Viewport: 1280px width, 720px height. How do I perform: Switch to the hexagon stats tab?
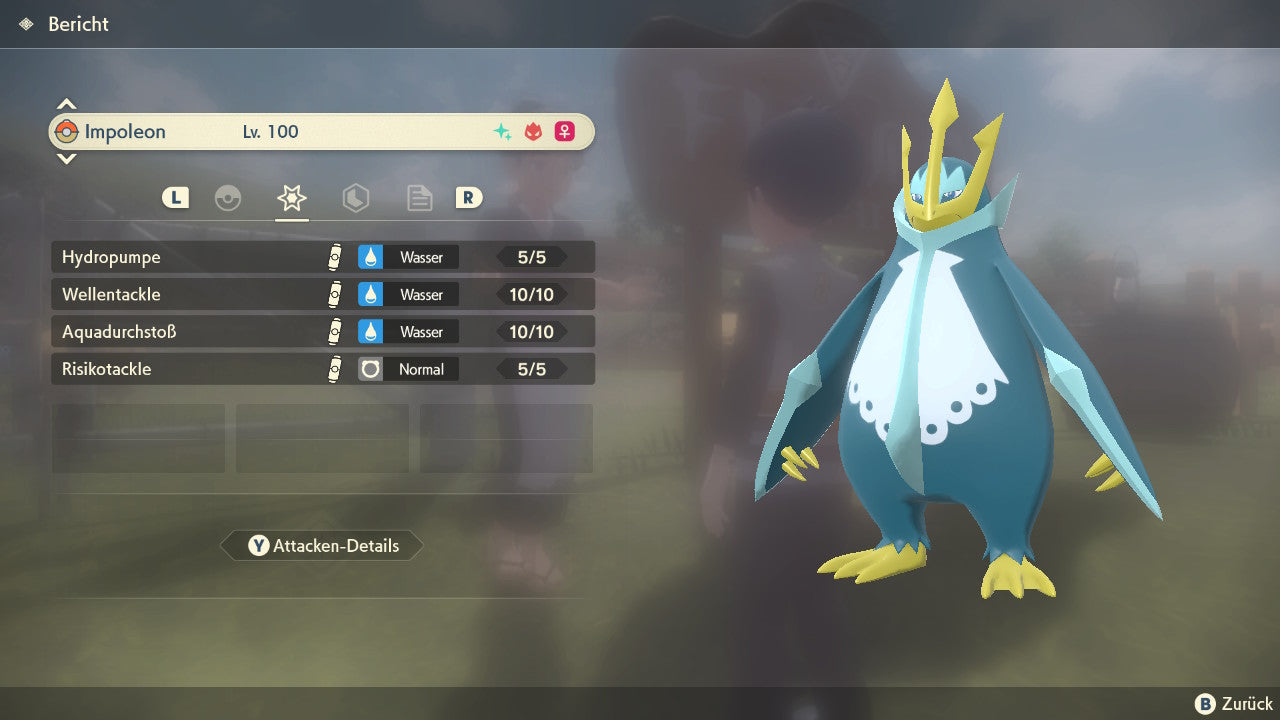(355, 198)
